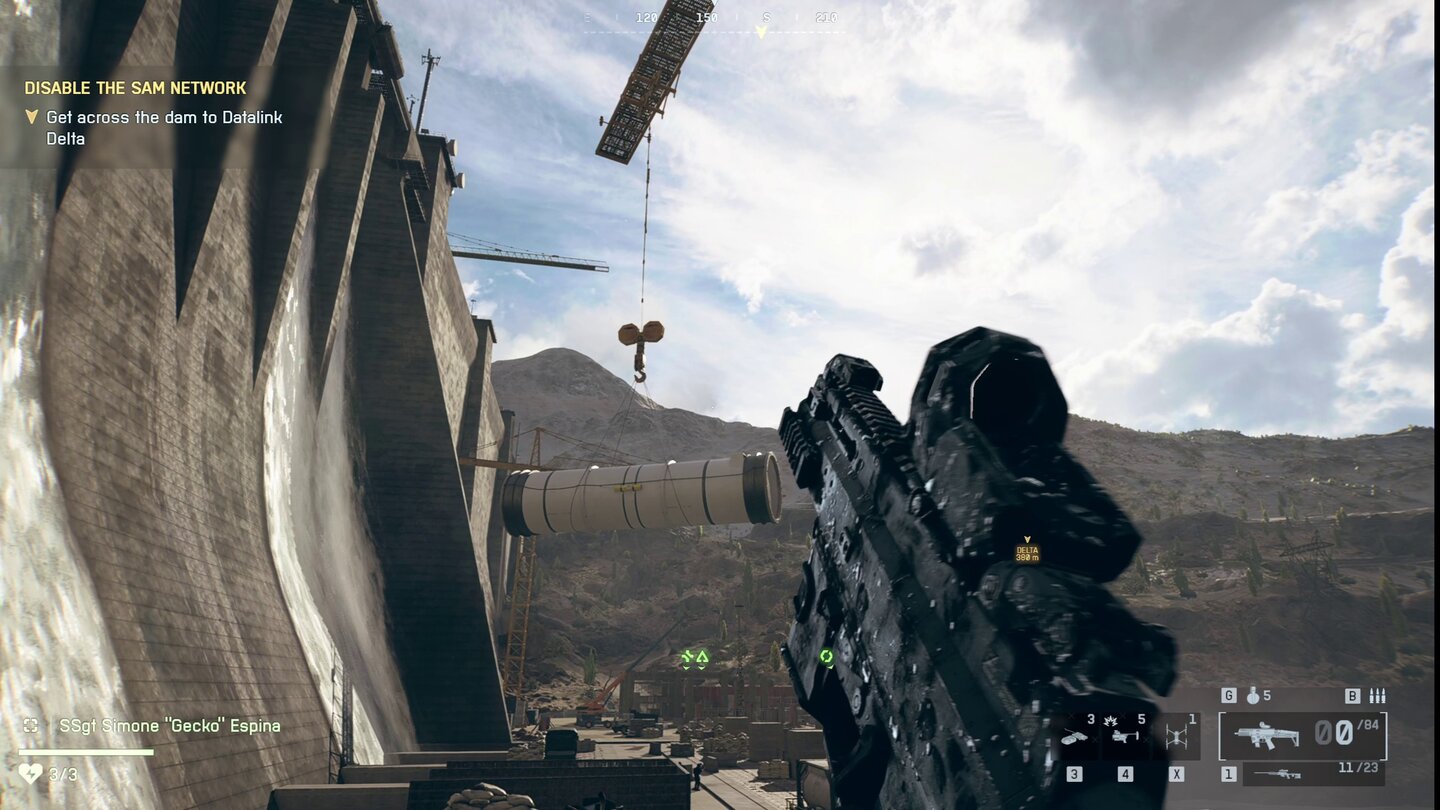Click SSgt Simone Gecko Espina's name
Screen dimensions: 1440x810
pos(169,725)
